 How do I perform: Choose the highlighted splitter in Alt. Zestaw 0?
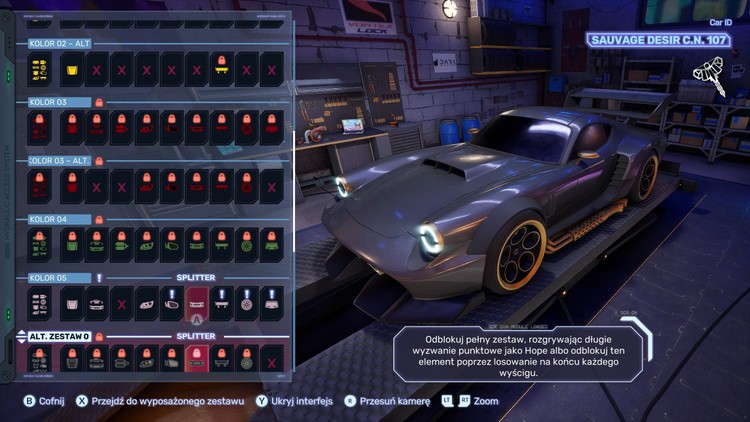[x=197, y=358]
